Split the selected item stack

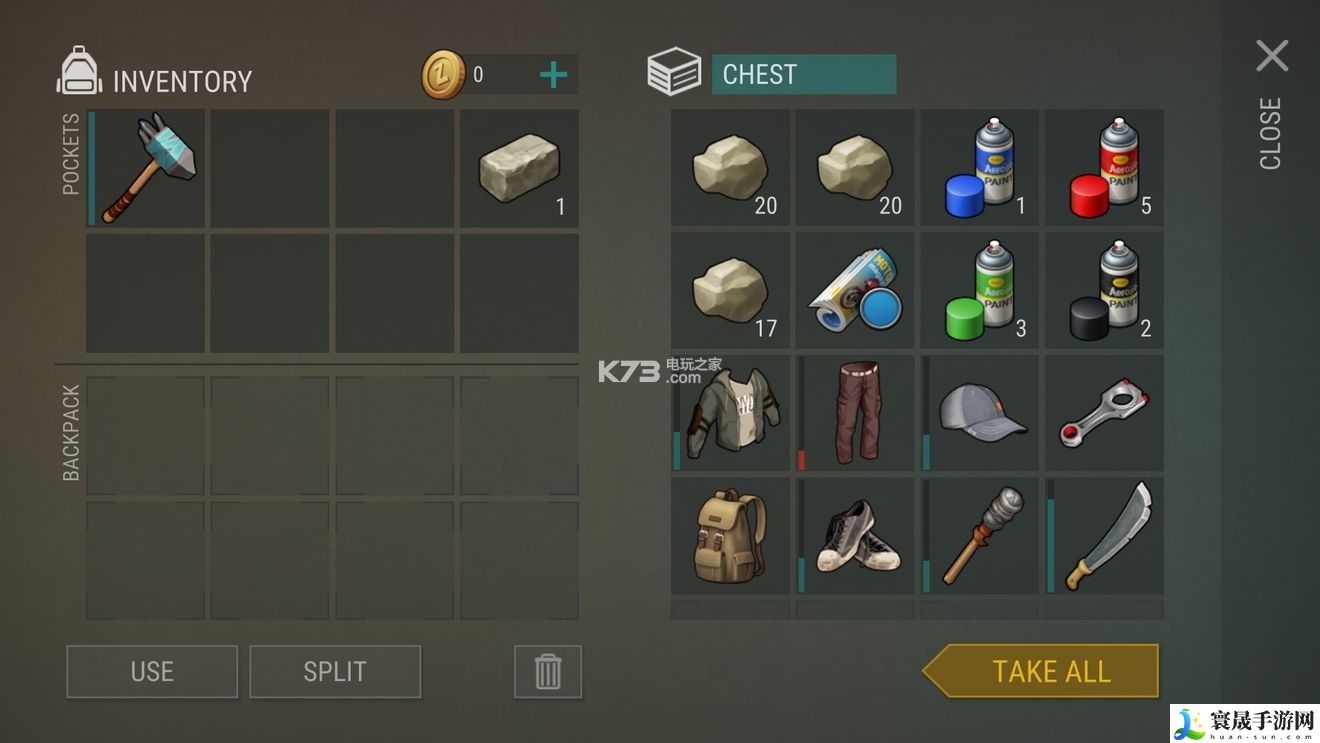pyautogui.click(x=335, y=671)
